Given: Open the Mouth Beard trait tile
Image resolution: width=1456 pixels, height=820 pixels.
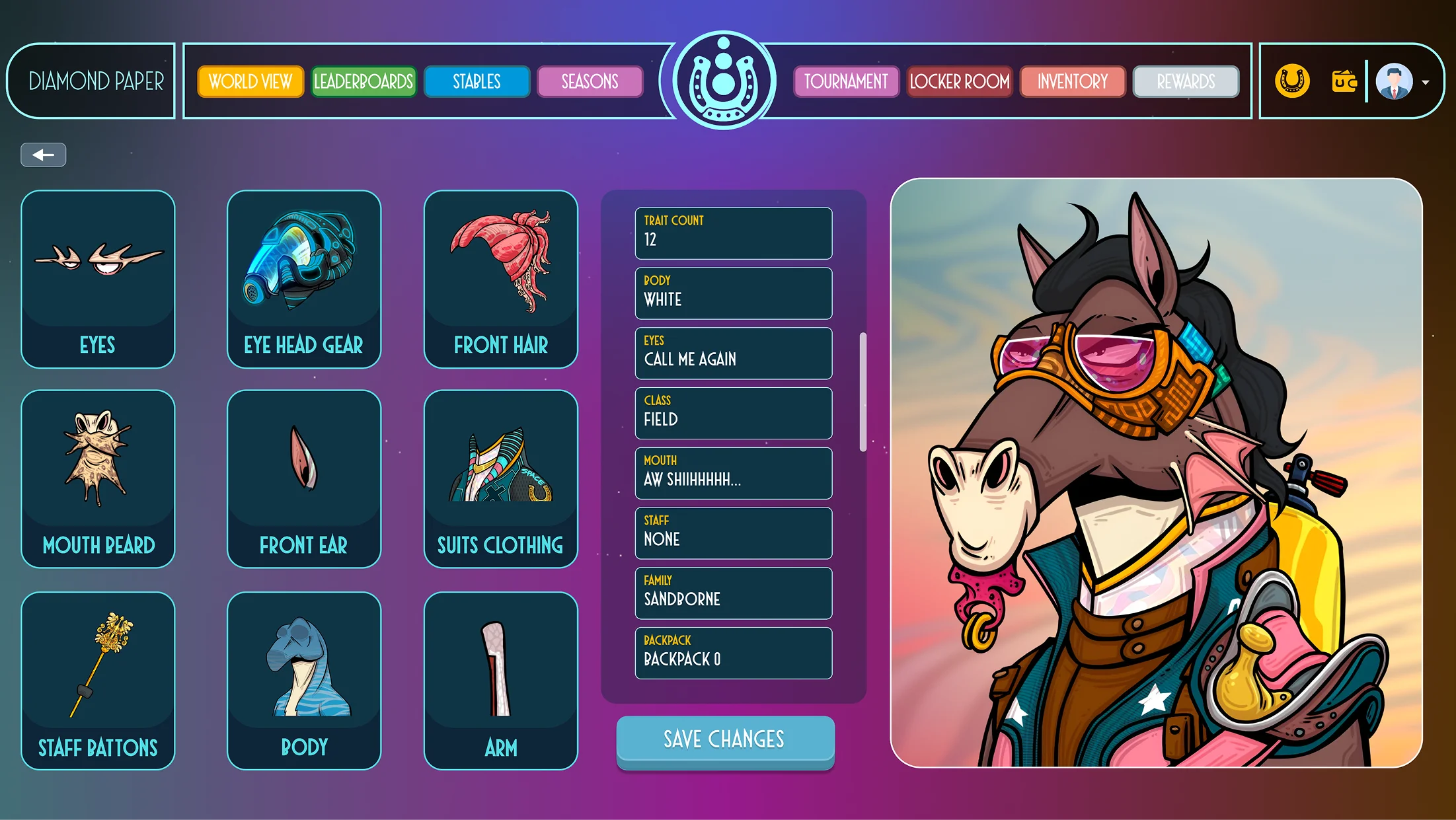Looking at the screenshot, I should [98, 478].
